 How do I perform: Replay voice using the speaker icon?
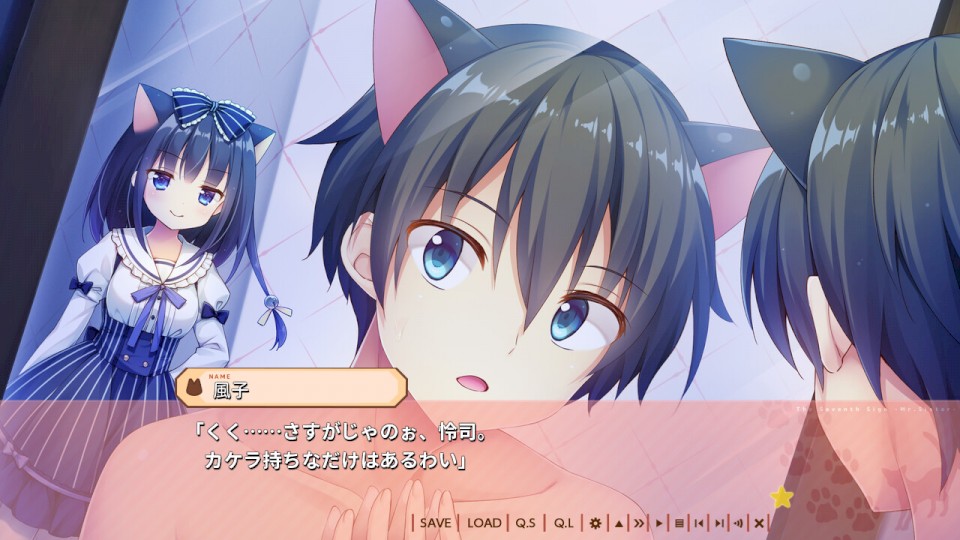coord(739,523)
